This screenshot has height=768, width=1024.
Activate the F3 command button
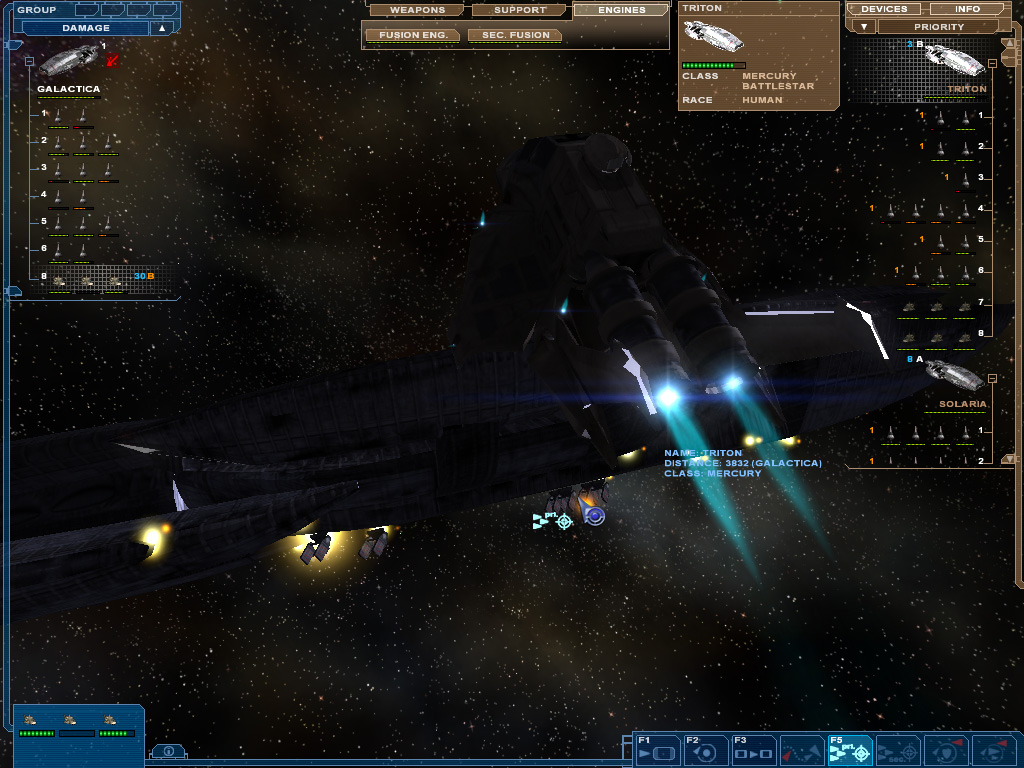754,750
